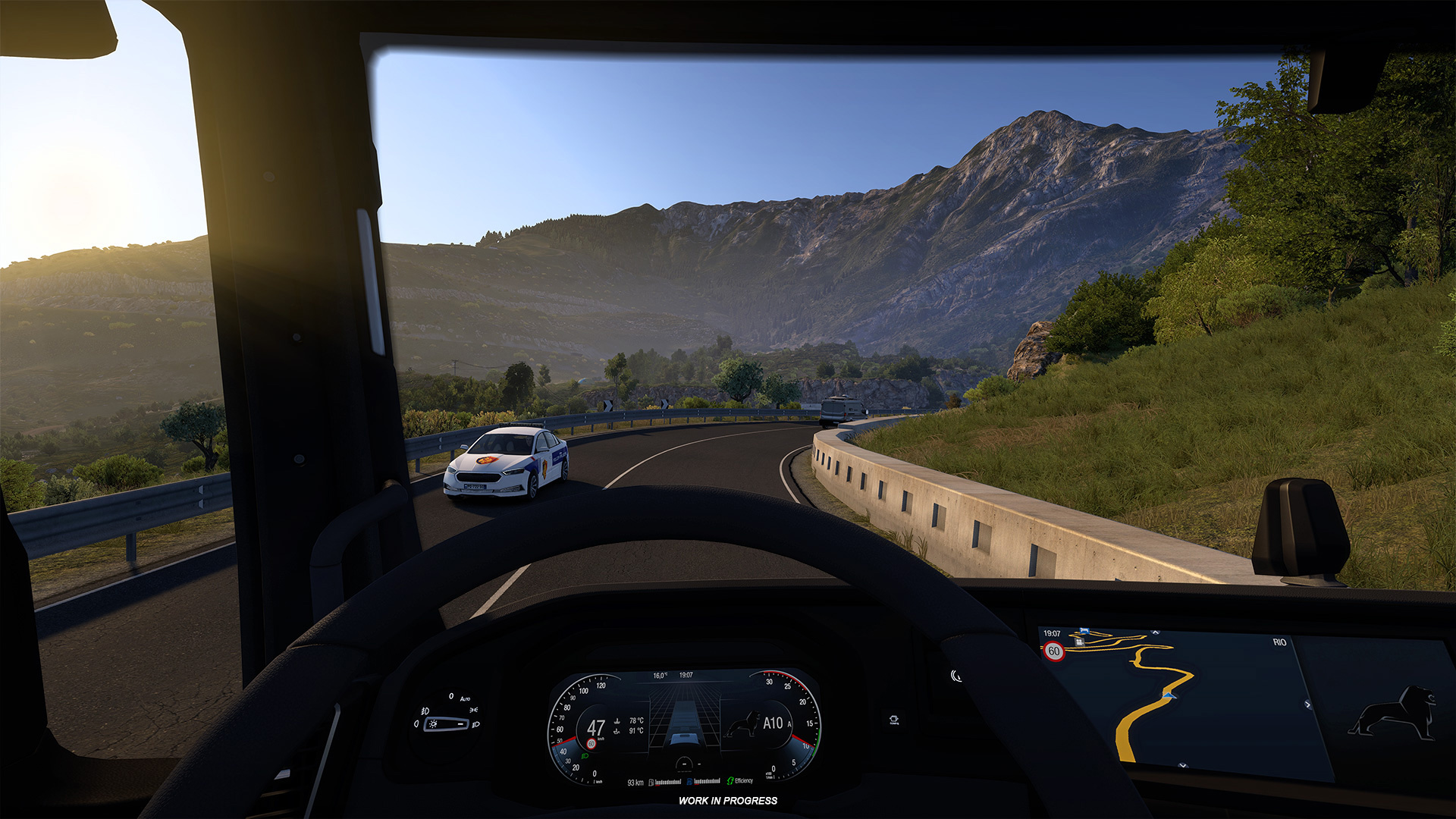Activate the engine icon dashboard button
The image size is (1456, 819).
coord(894,719)
